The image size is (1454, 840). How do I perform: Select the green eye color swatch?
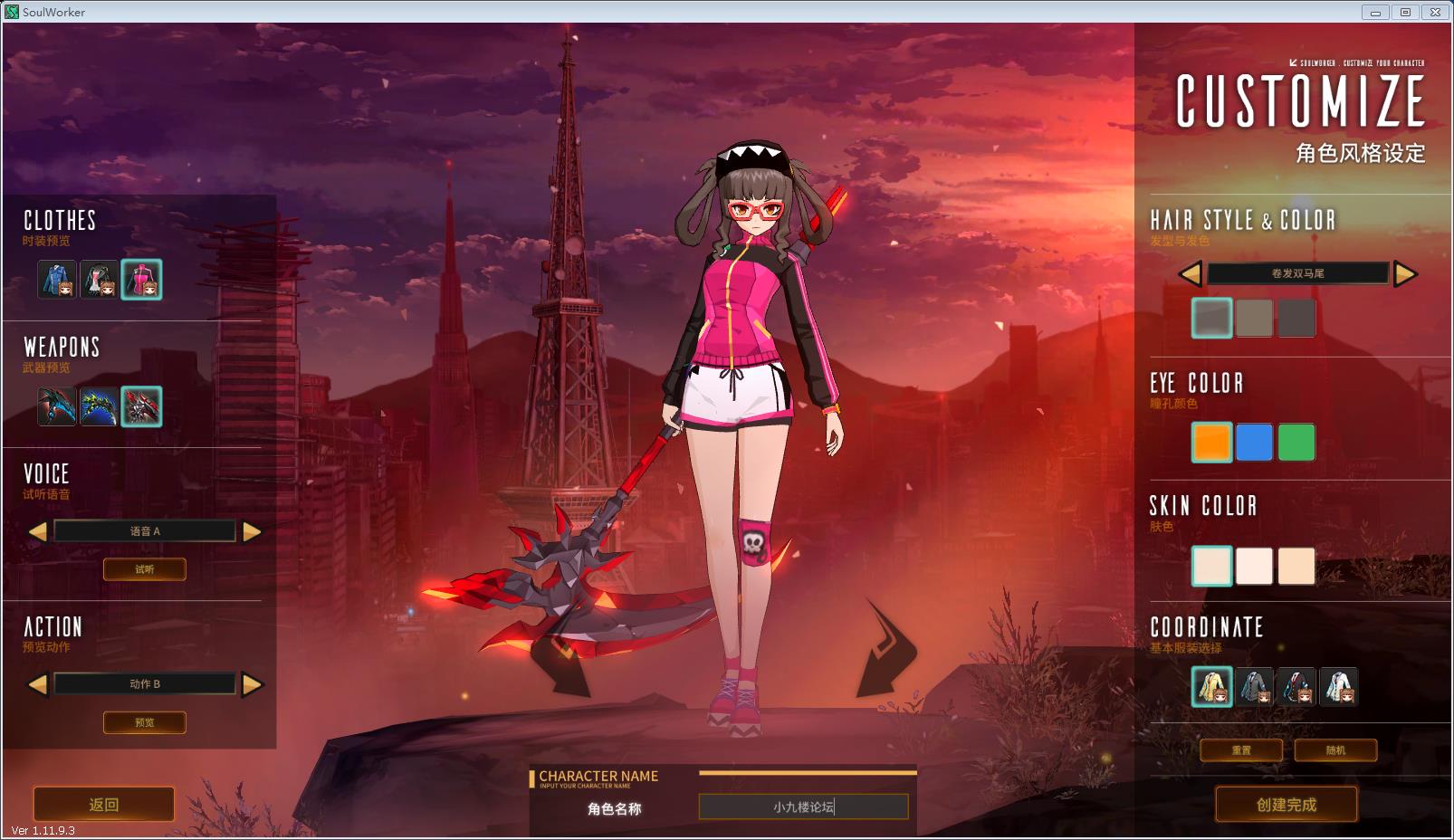pos(1296,443)
